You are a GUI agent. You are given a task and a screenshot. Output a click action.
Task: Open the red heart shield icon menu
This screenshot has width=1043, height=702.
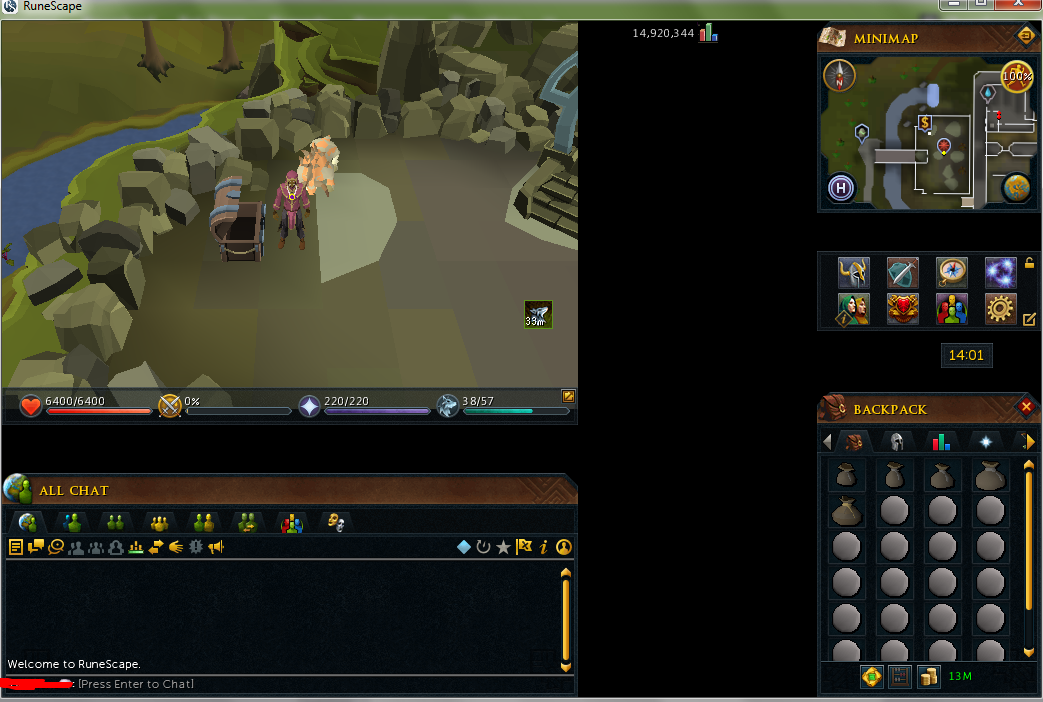coord(902,308)
